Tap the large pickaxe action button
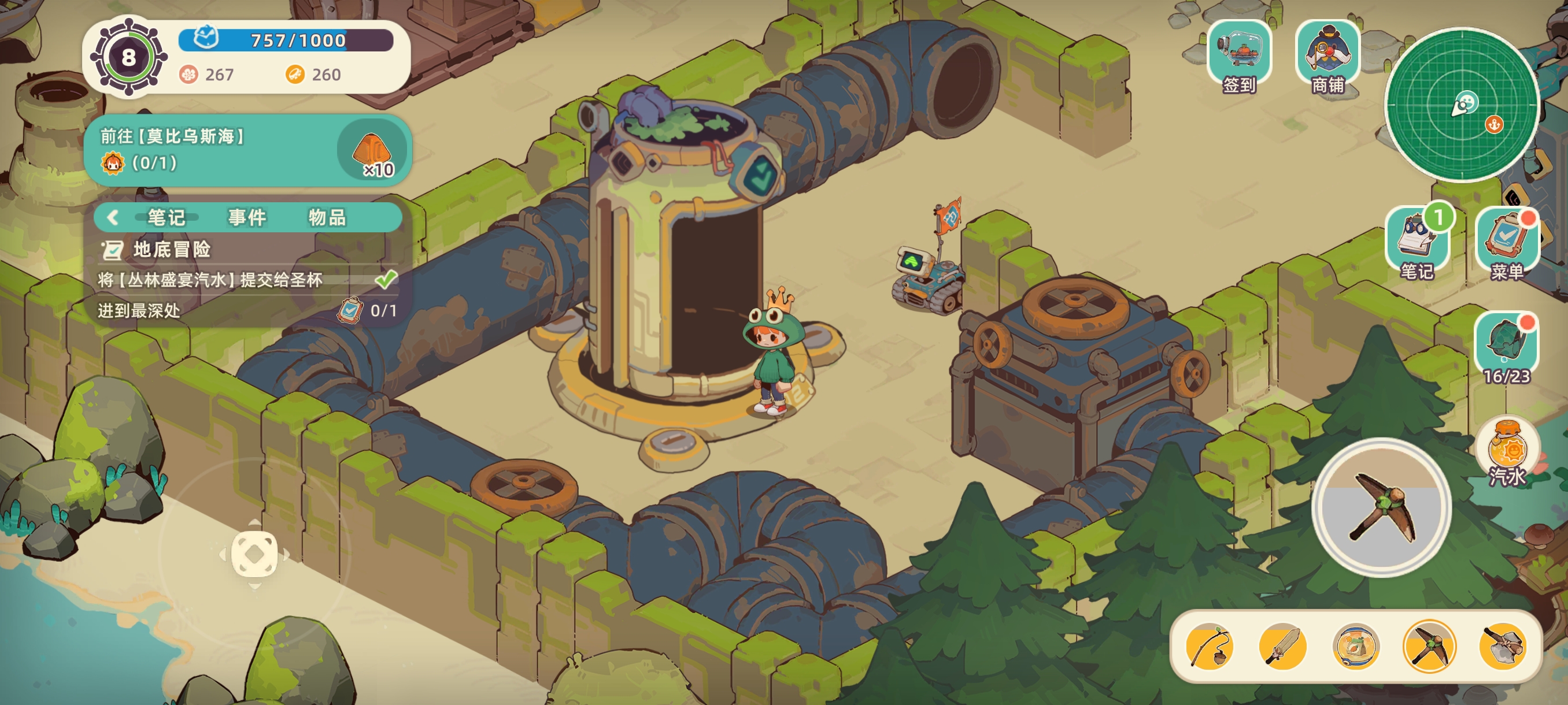This screenshot has width=1568, height=705. (1381, 507)
